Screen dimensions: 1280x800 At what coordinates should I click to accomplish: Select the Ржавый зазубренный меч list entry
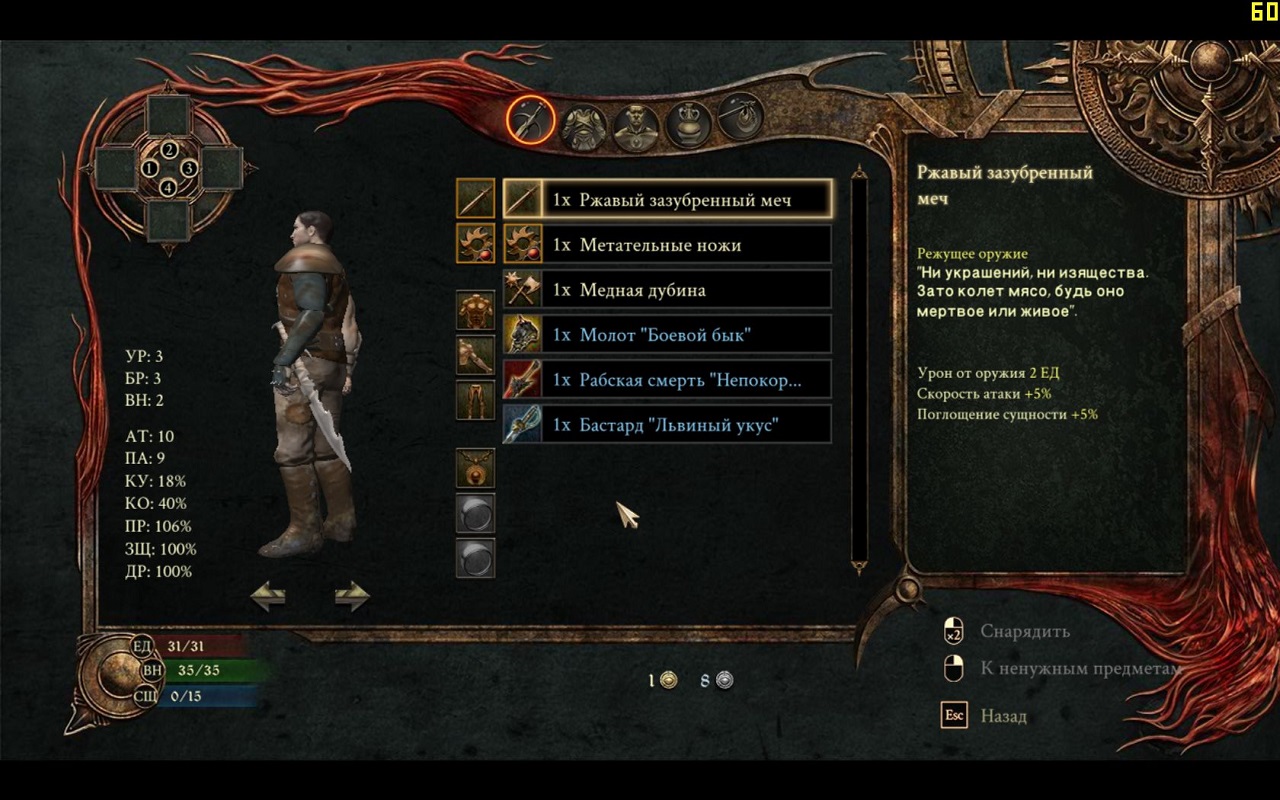pyautogui.click(x=667, y=200)
